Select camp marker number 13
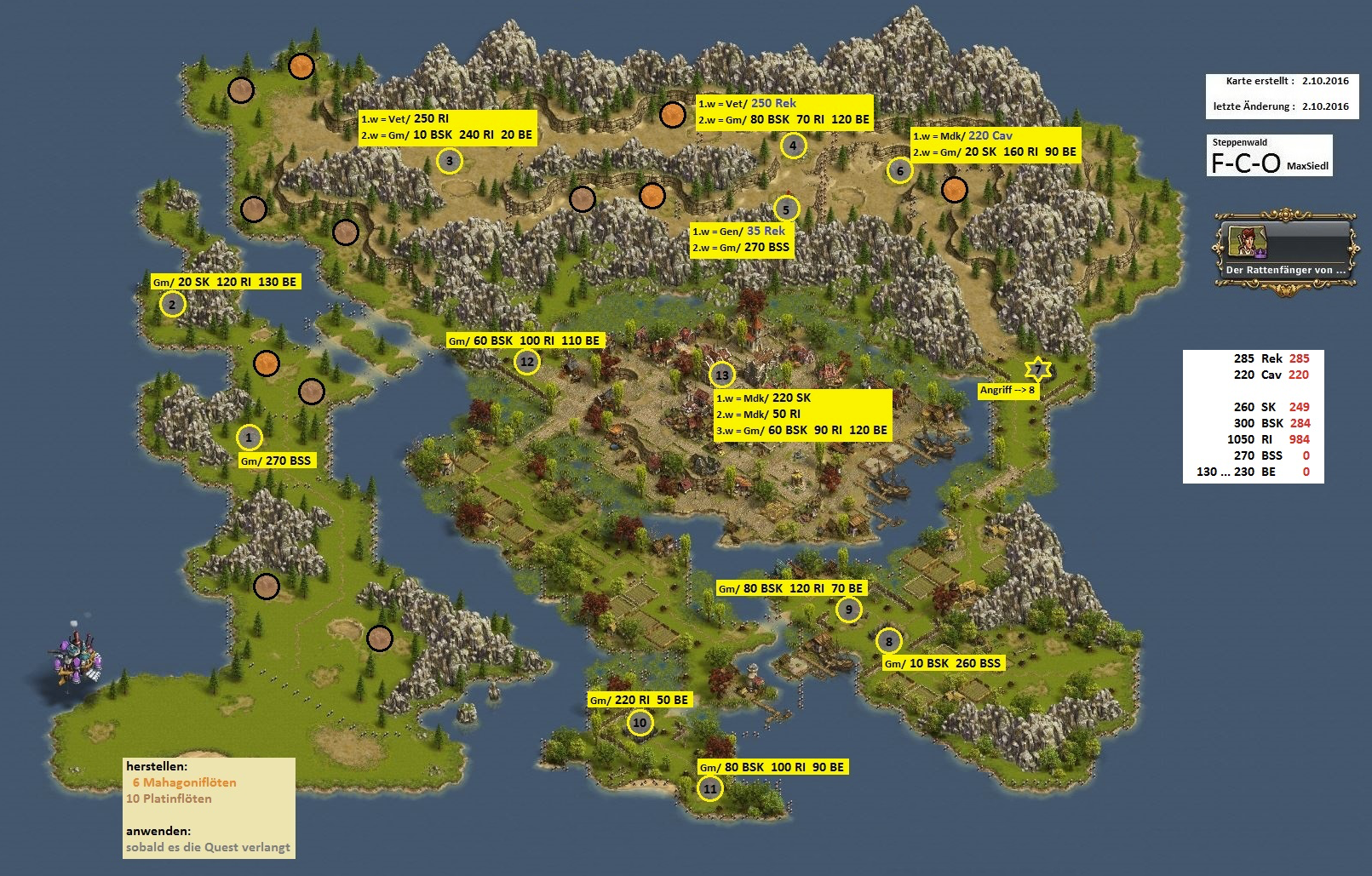This screenshot has height=876, width=1372. 721,375
